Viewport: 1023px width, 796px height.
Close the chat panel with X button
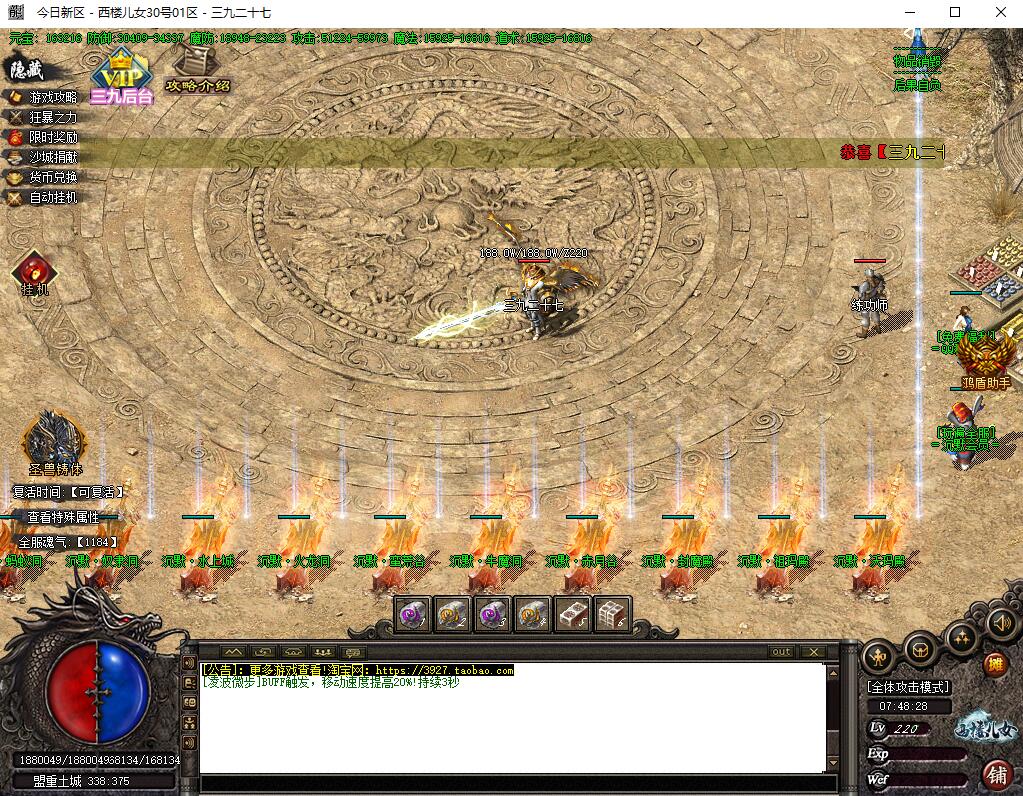(813, 652)
